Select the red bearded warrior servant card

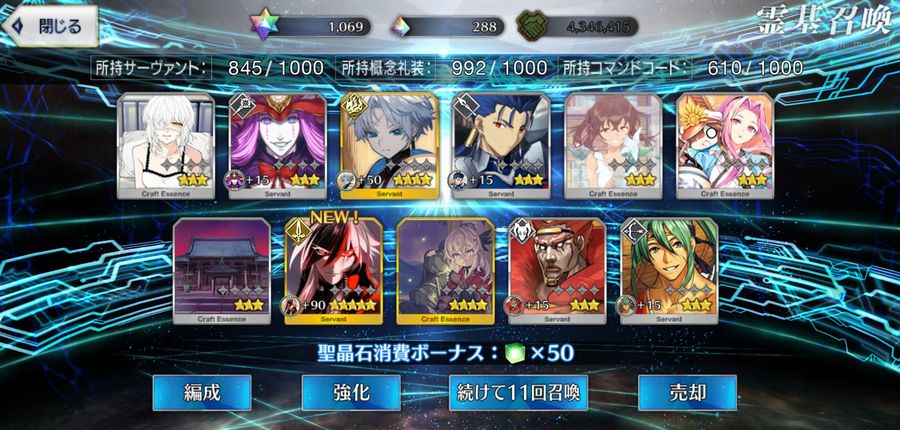(557, 270)
